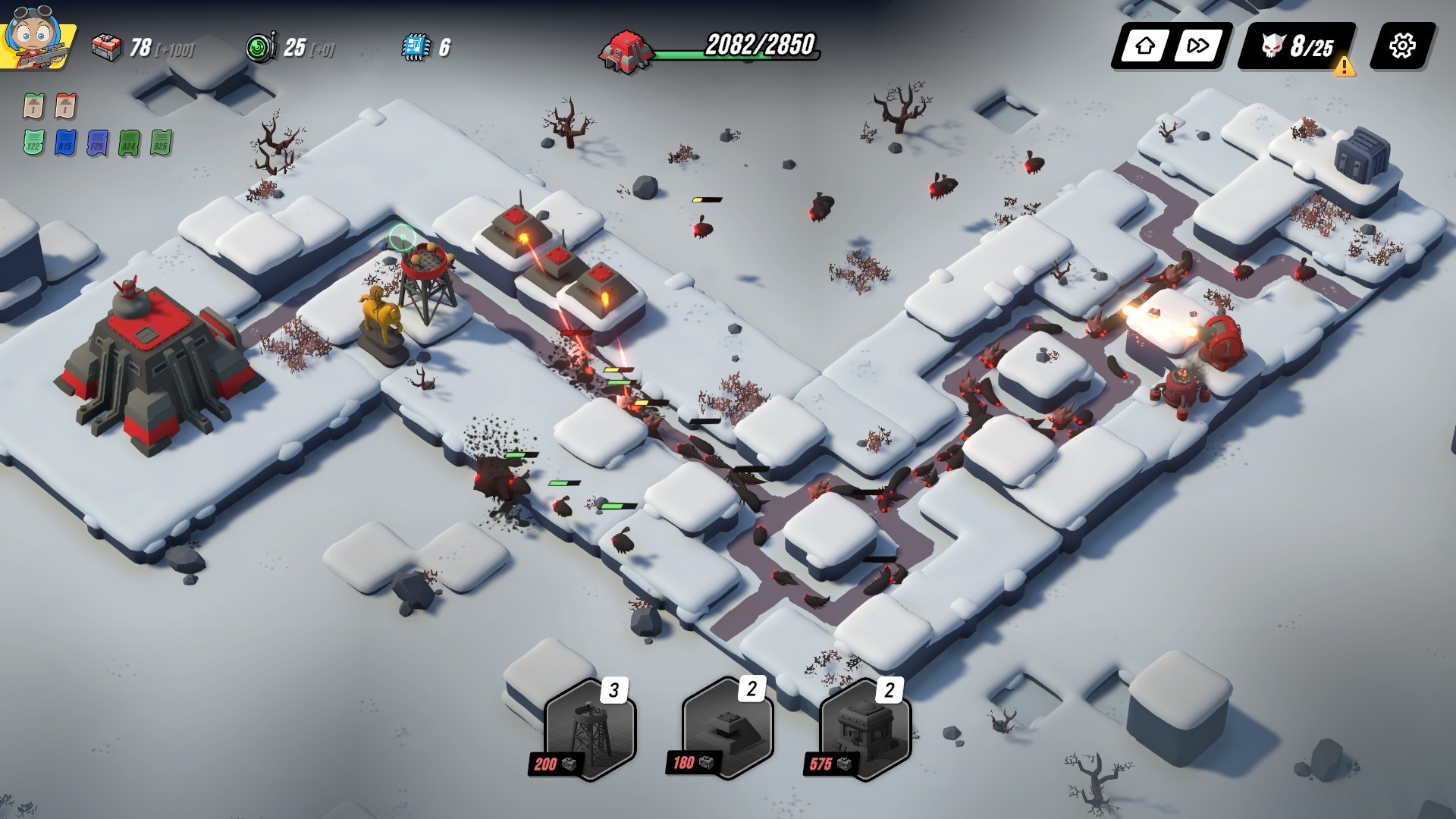Screen dimensions: 1456x819
Task: Select the Y22 ticket
Action: pos(33,143)
